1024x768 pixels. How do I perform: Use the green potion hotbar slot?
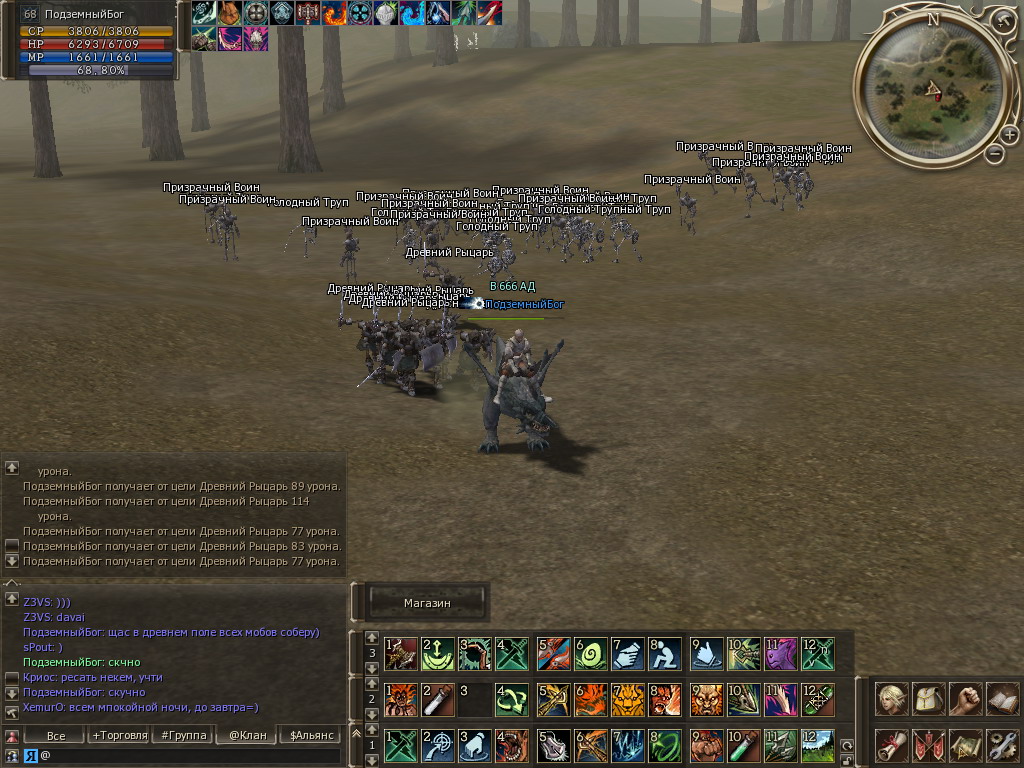tap(744, 744)
